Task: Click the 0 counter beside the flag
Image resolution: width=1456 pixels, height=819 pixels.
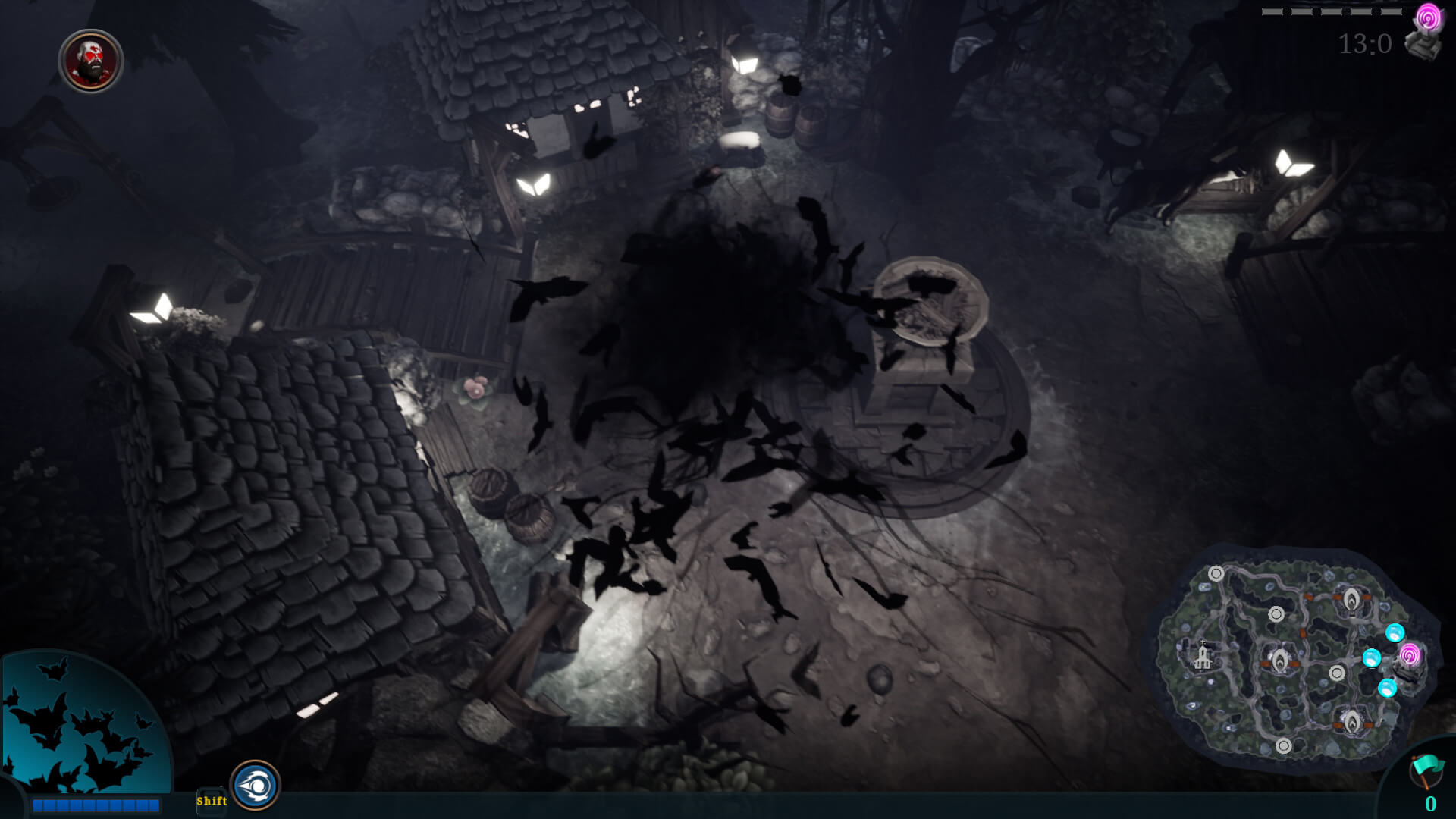Action: 1431,802
